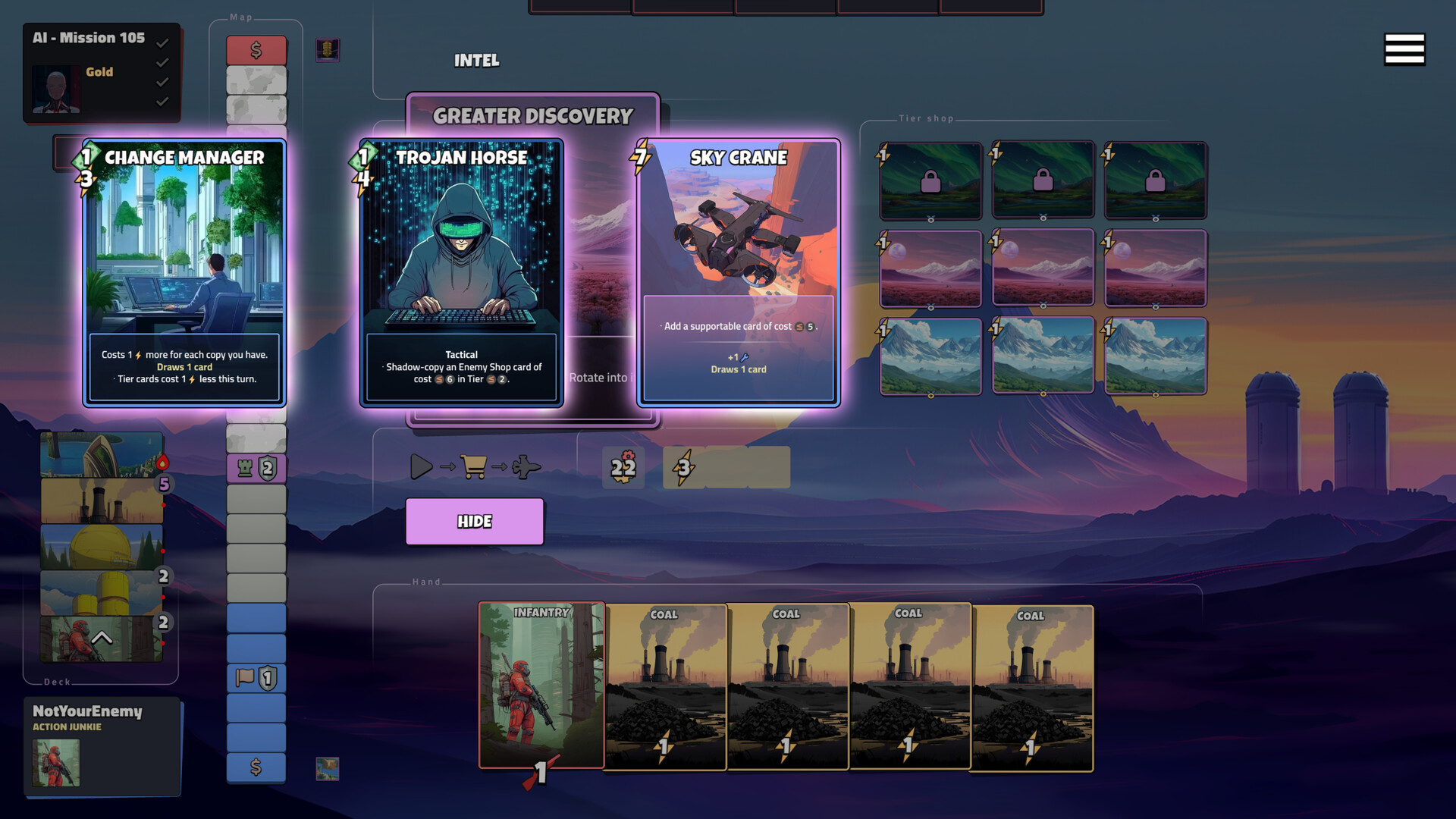Open the NotYourEnemy player panel
The height and width of the screenshot is (819, 1456).
click(102, 747)
